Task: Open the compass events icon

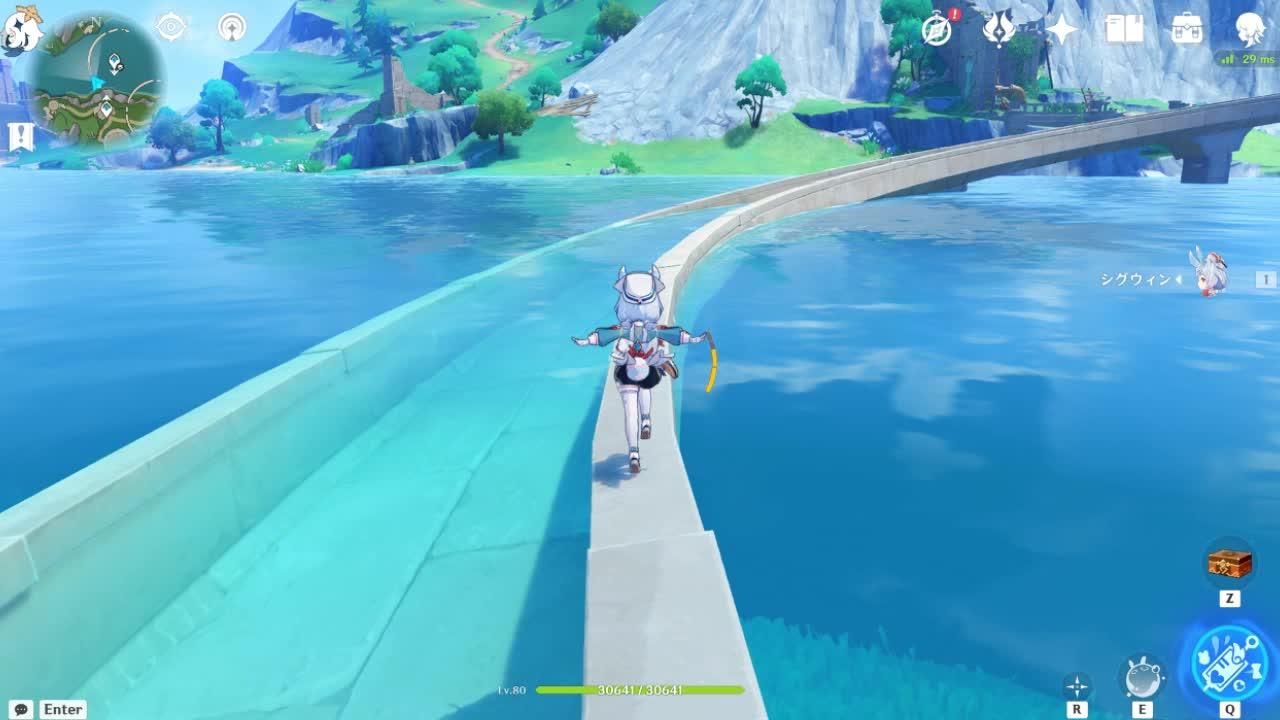Action: pyautogui.click(x=937, y=30)
